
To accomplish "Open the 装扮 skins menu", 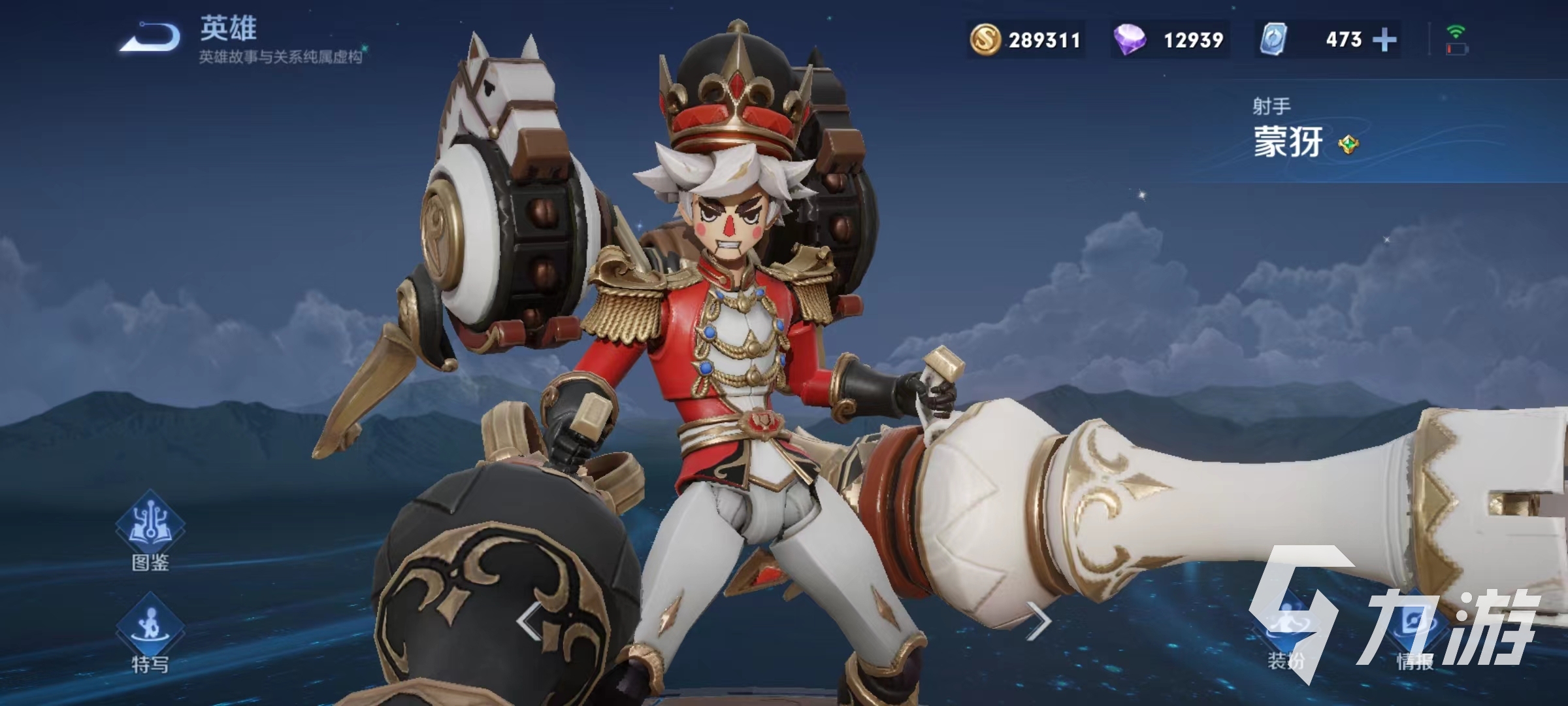I will 1286,629.
